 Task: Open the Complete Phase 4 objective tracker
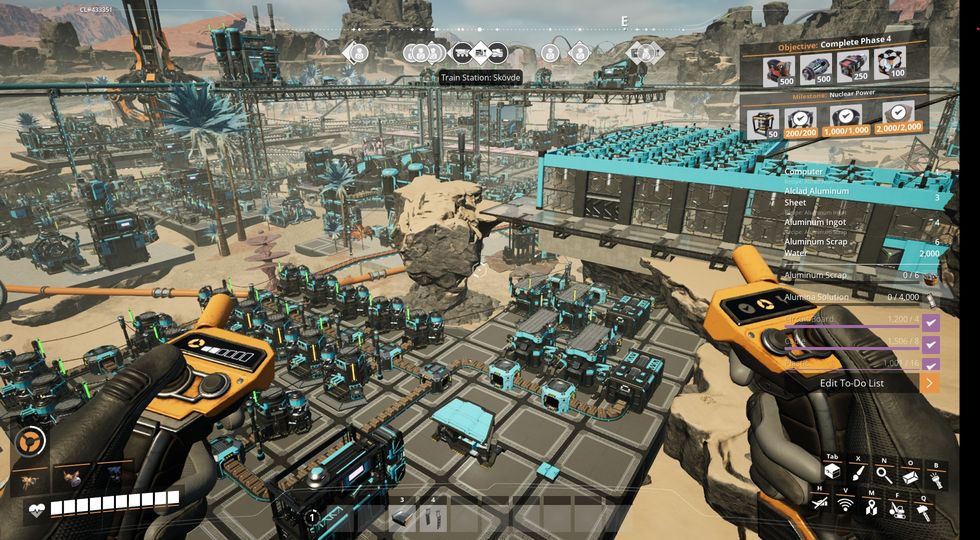[x=835, y=47]
